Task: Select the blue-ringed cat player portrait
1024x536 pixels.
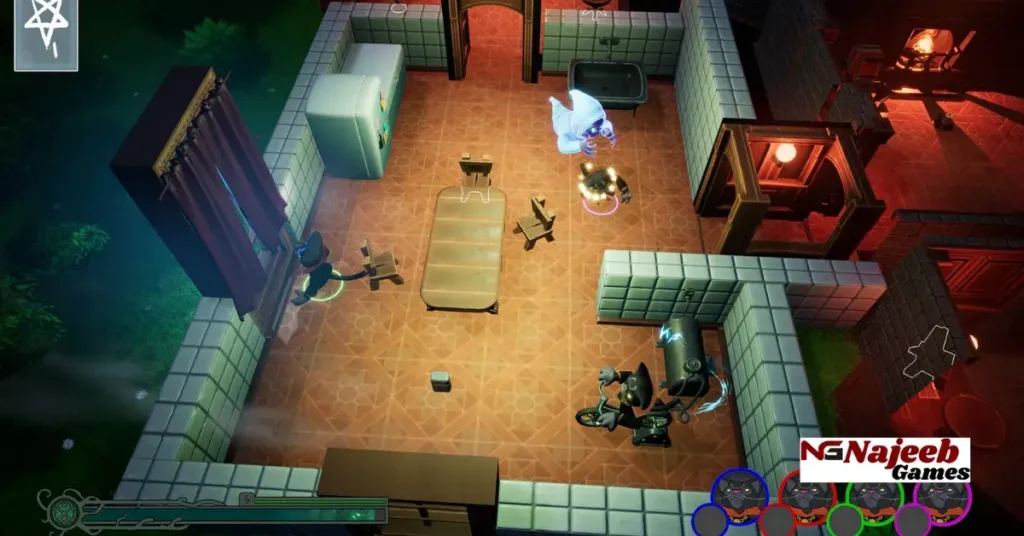Action: [x=740, y=495]
